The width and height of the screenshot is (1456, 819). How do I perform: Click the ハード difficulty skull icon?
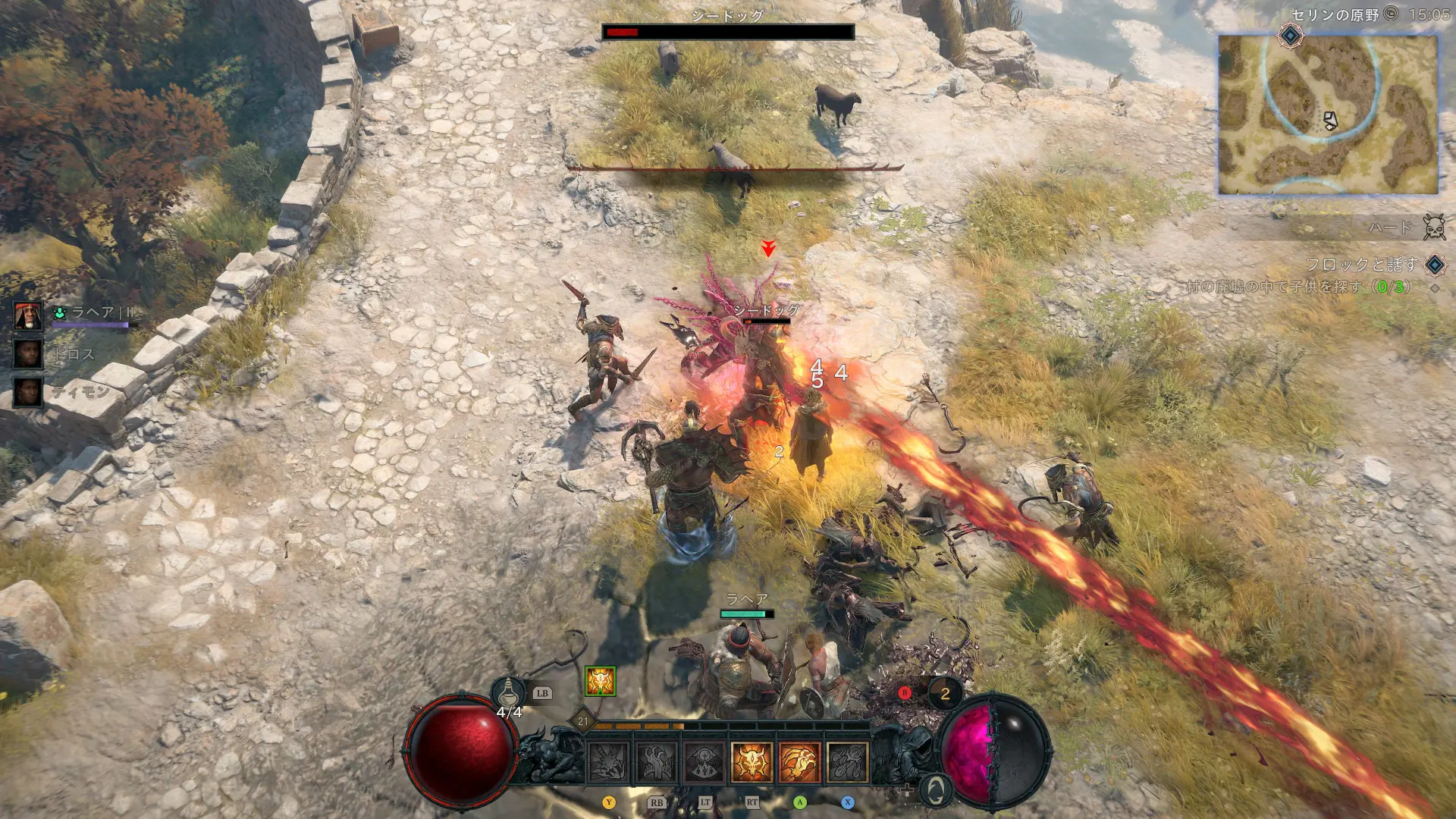pos(1433,227)
